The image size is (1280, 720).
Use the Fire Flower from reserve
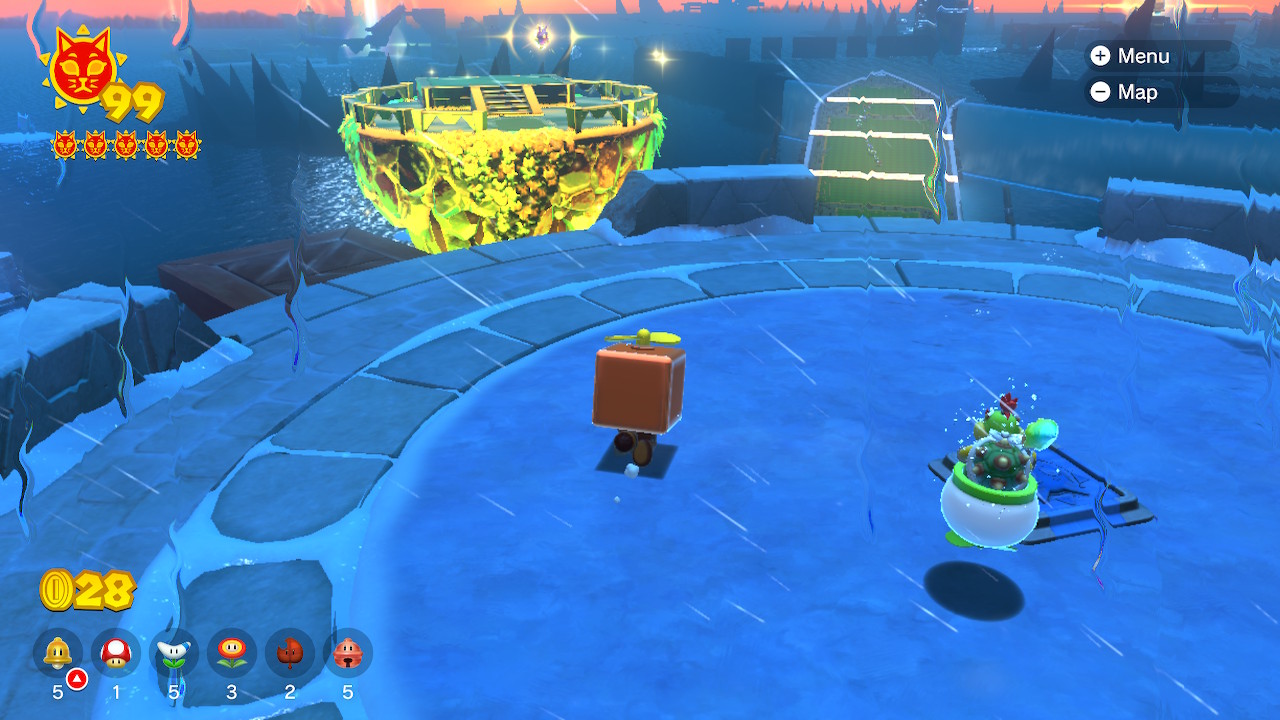(x=232, y=653)
